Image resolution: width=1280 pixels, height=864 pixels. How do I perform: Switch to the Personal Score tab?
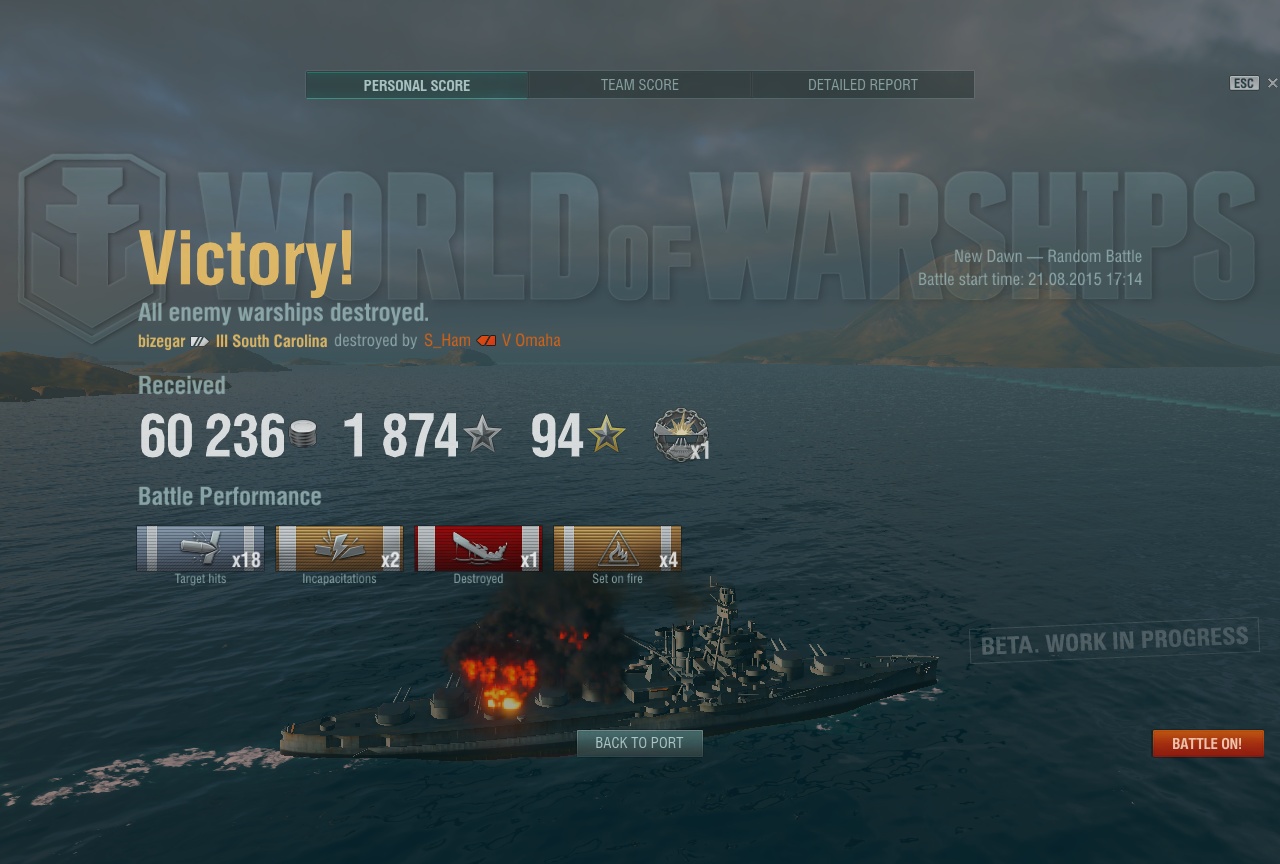pos(416,85)
